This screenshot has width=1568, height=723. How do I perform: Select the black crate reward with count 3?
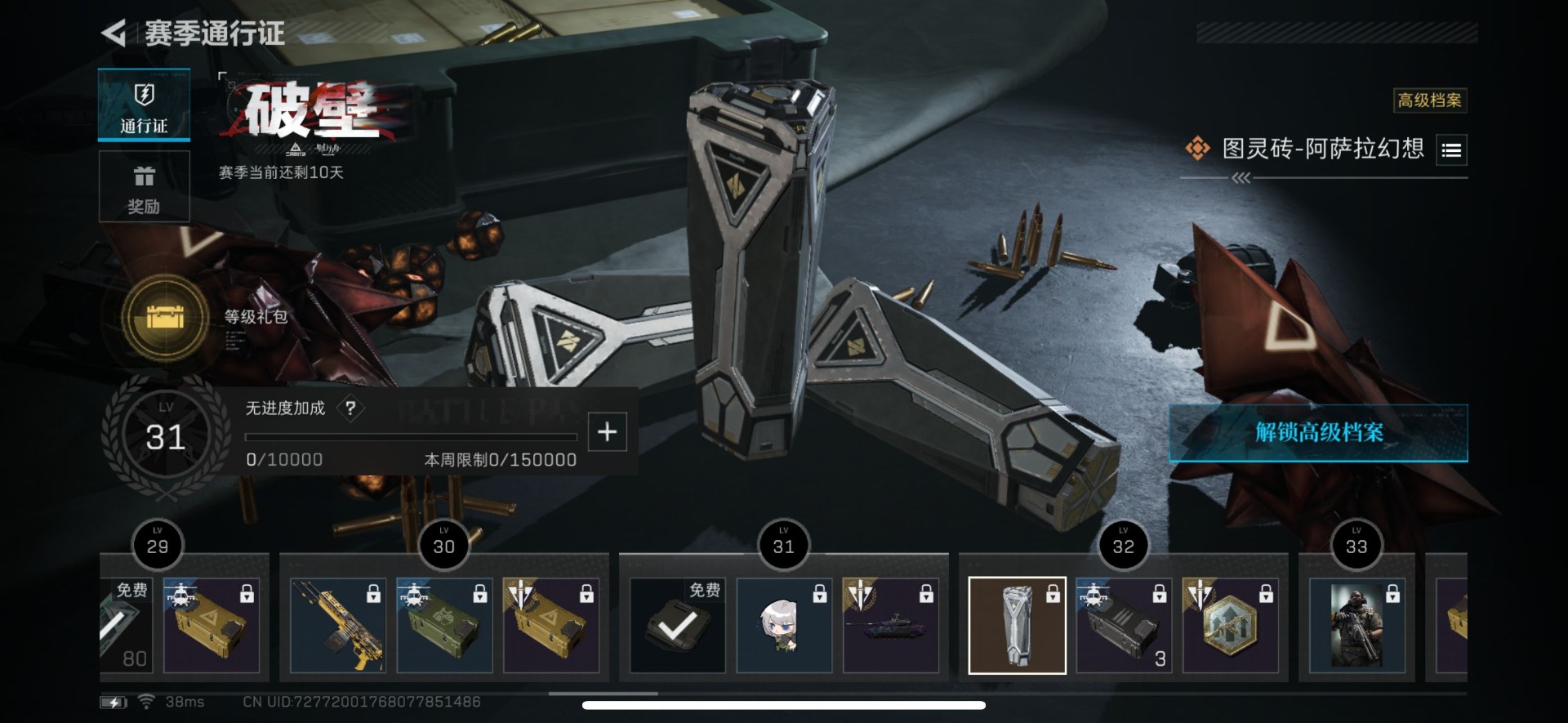pyautogui.click(x=1124, y=625)
